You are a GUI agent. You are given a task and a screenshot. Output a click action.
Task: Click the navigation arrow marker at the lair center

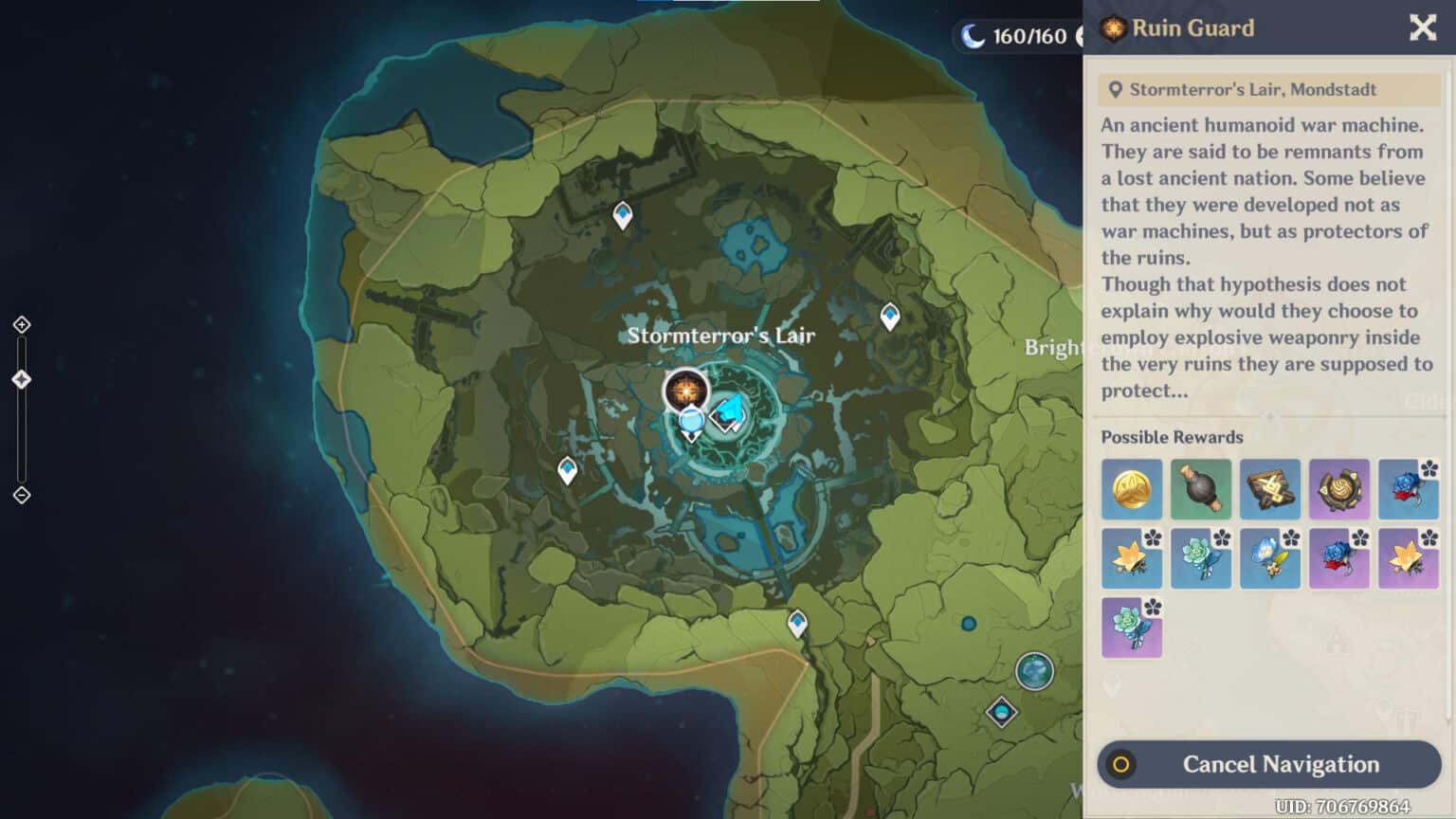point(730,412)
